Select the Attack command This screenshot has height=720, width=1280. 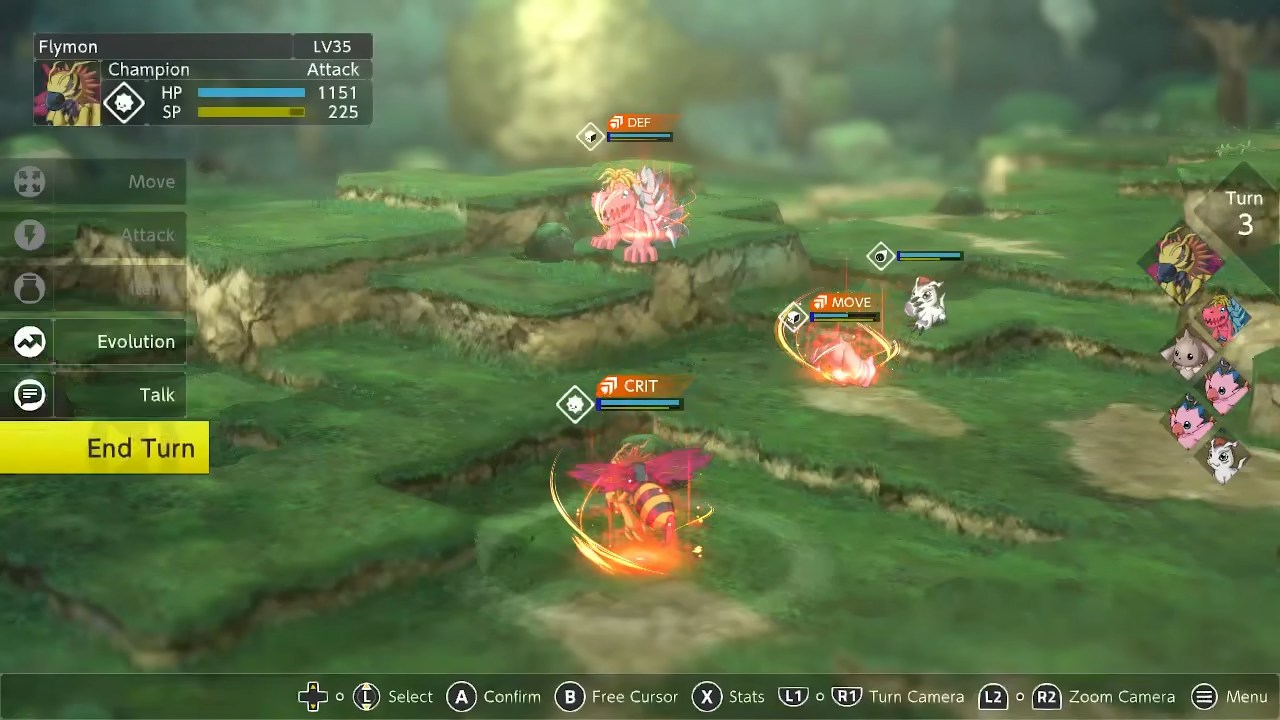95,235
